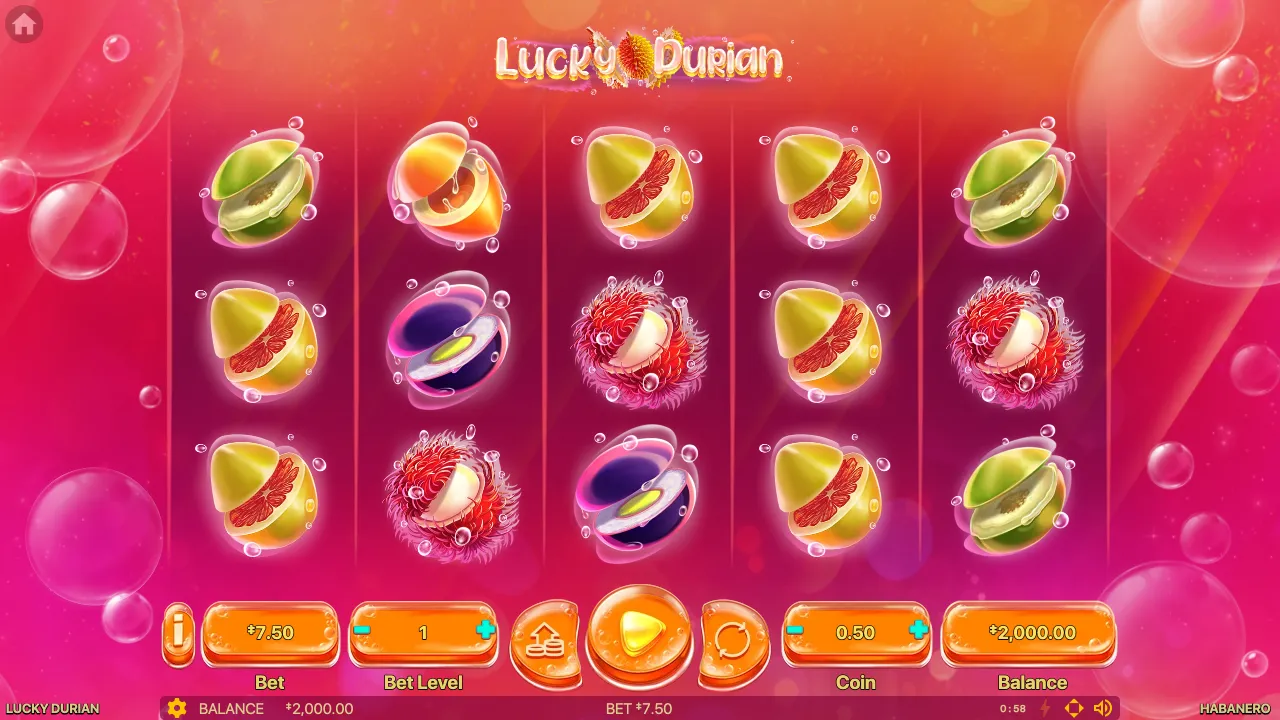
Task: Enable turbo mode via the lightning icon
Action: pyautogui.click(x=1047, y=708)
